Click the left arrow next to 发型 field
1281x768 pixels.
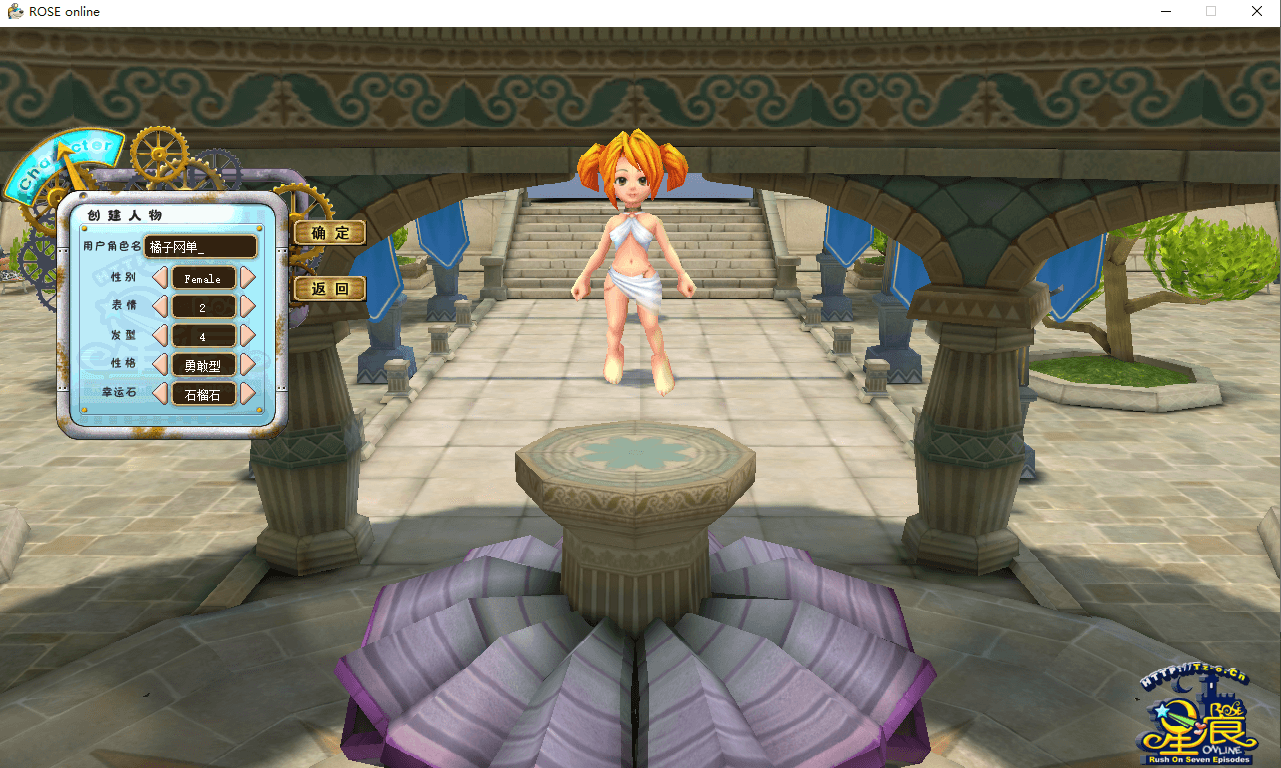(x=160, y=336)
